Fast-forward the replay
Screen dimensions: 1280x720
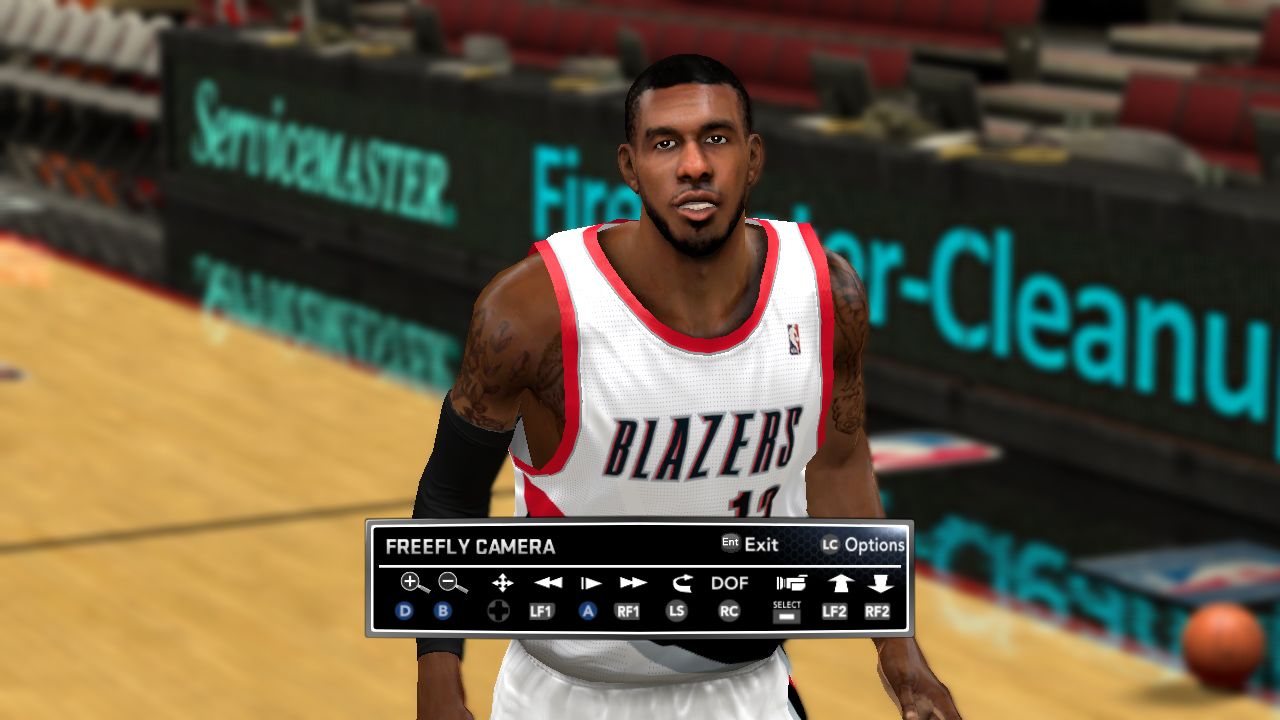[633, 583]
